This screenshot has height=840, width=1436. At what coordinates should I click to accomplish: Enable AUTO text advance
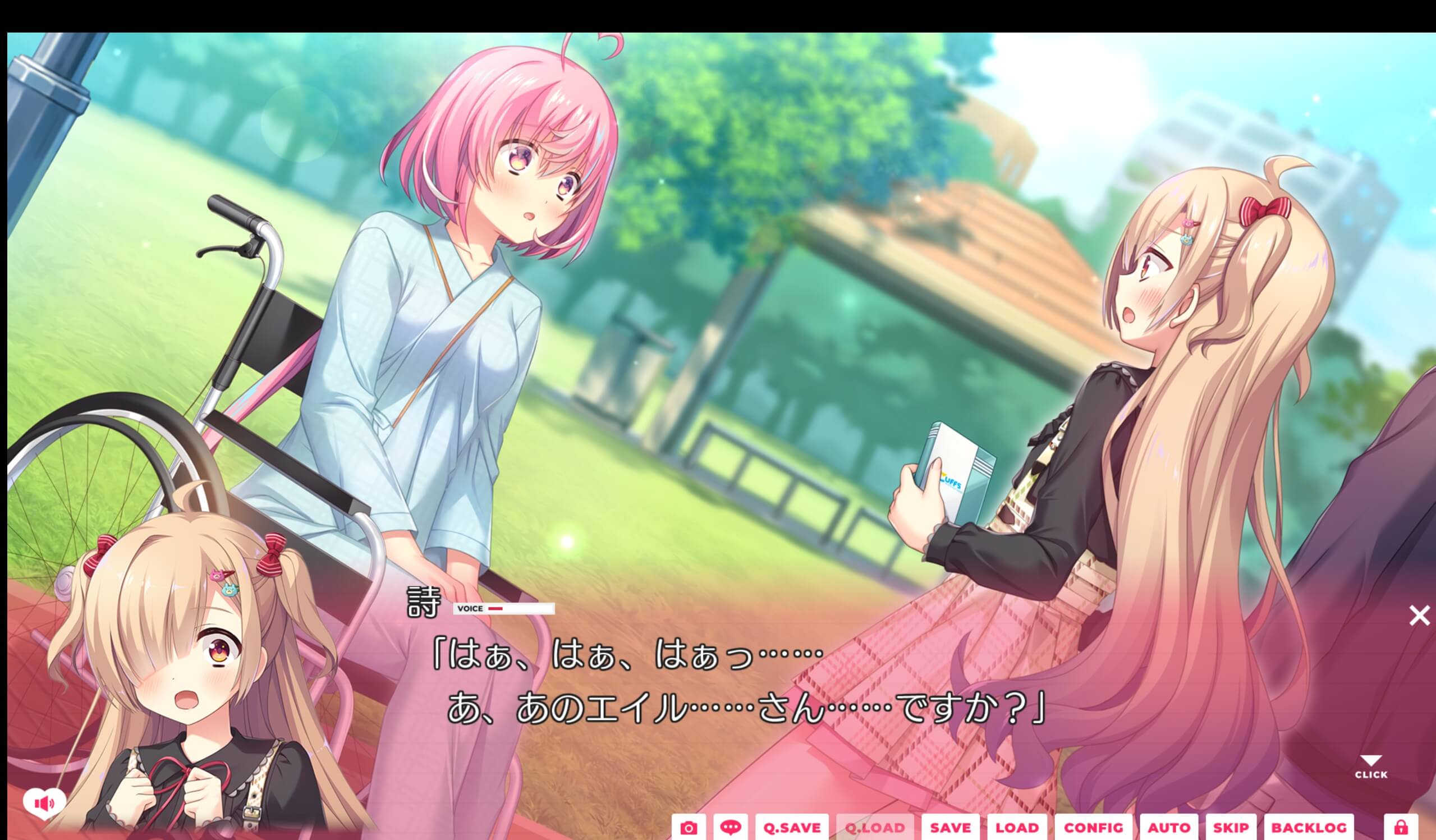[x=1169, y=828]
